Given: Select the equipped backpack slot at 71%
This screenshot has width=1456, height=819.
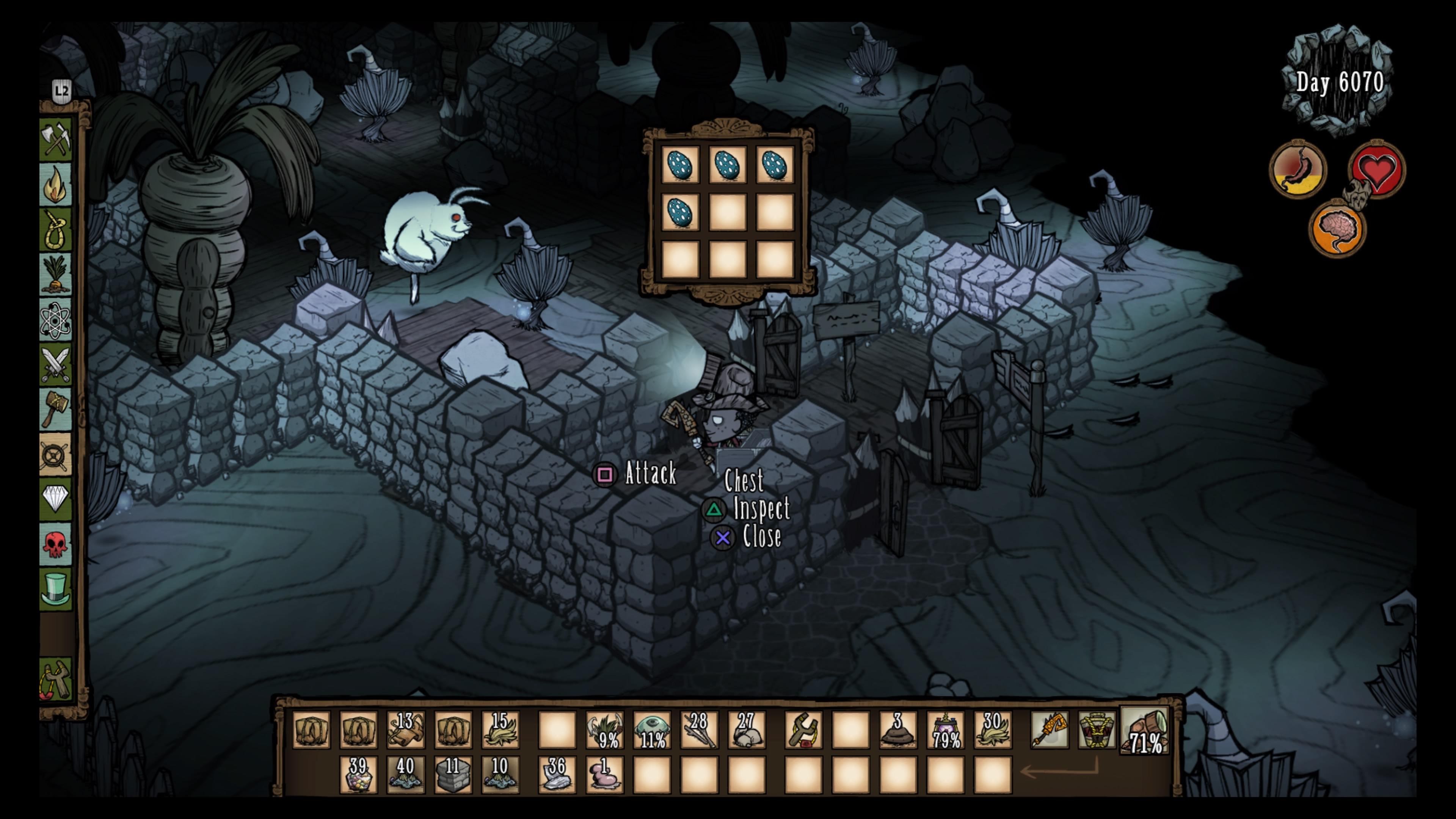Looking at the screenshot, I should tap(1145, 730).
